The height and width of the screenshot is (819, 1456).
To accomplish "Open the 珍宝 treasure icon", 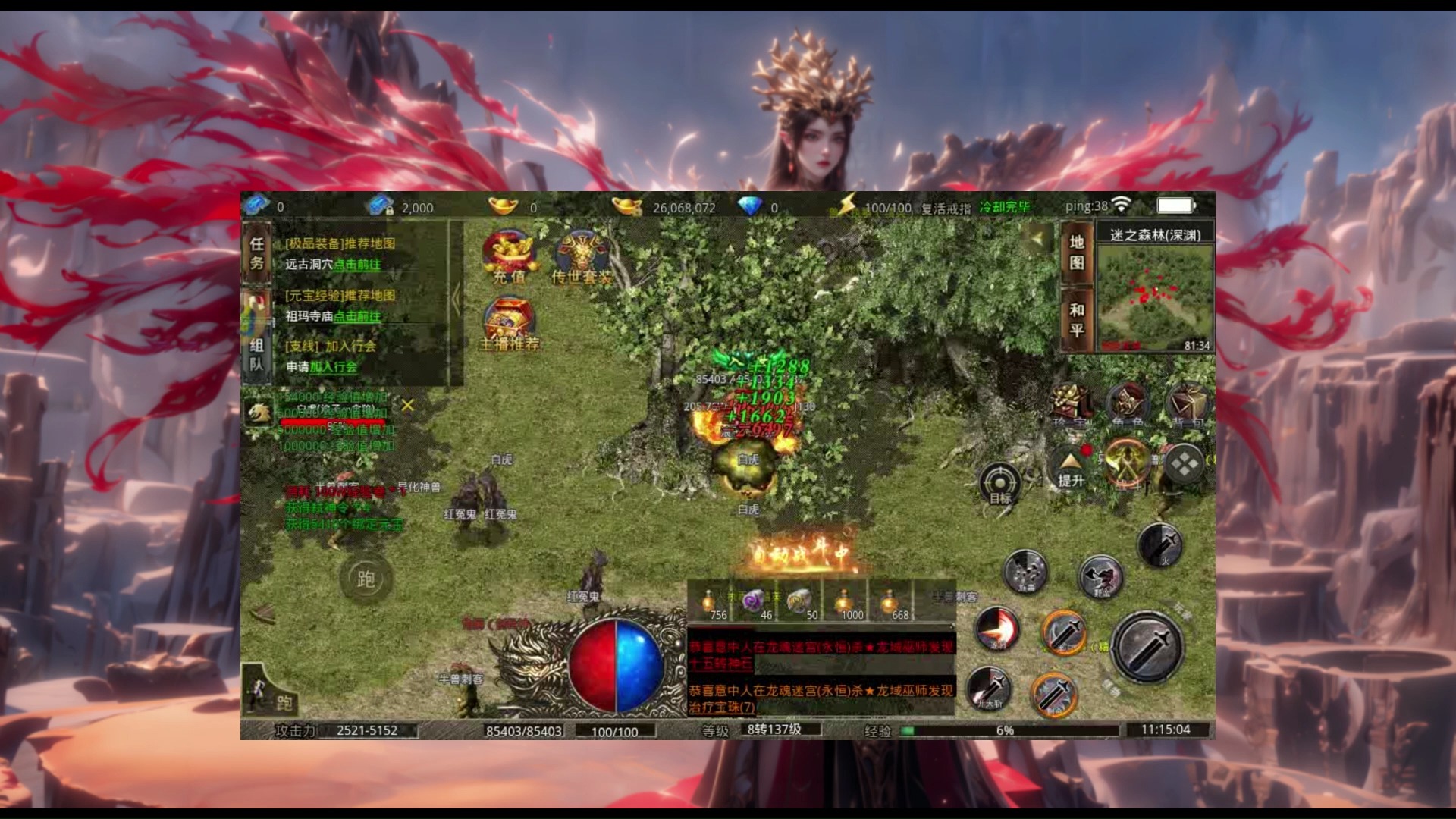I will (1071, 405).
